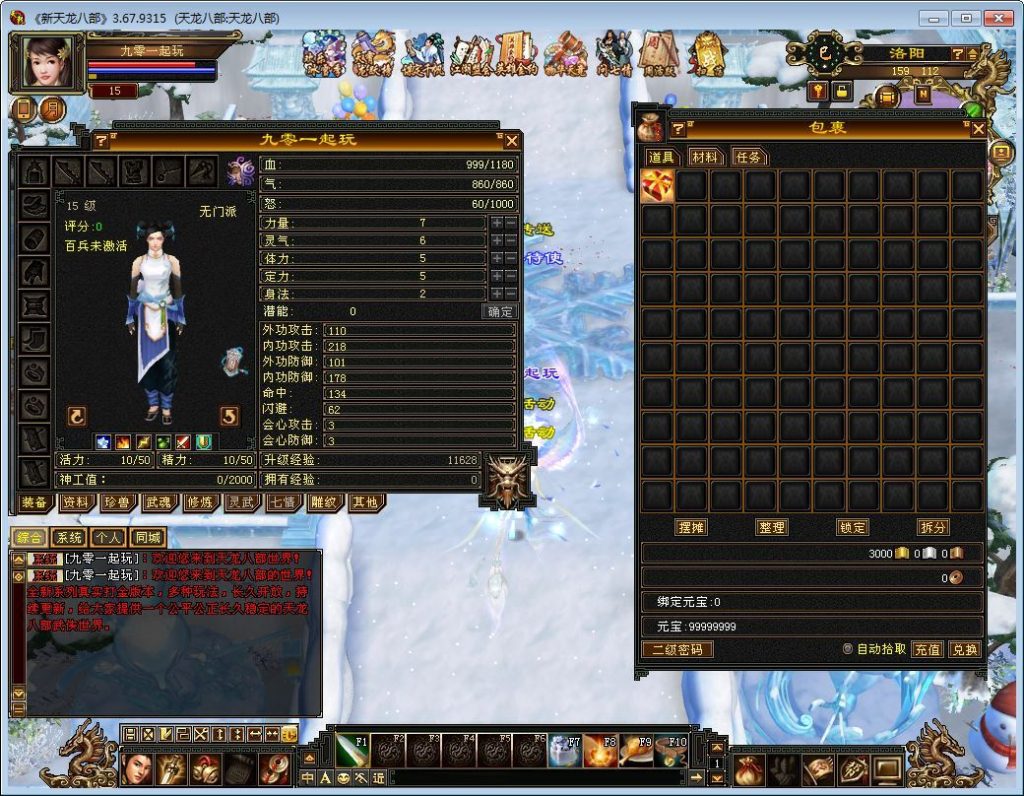Image resolution: width=1024 pixels, height=796 pixels.
Task: Click the 摆摊 stall button
Action: coord(690,527)
